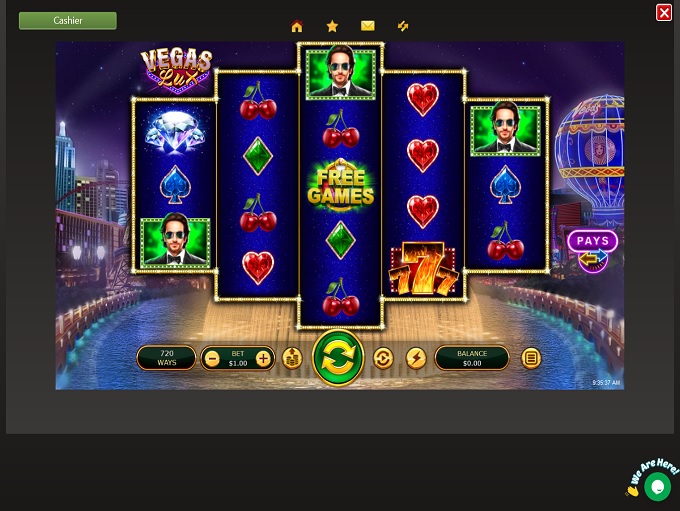Decrease the bet with the minus button
The height and width of the screenshot is (511, 680).
(212, 358)
